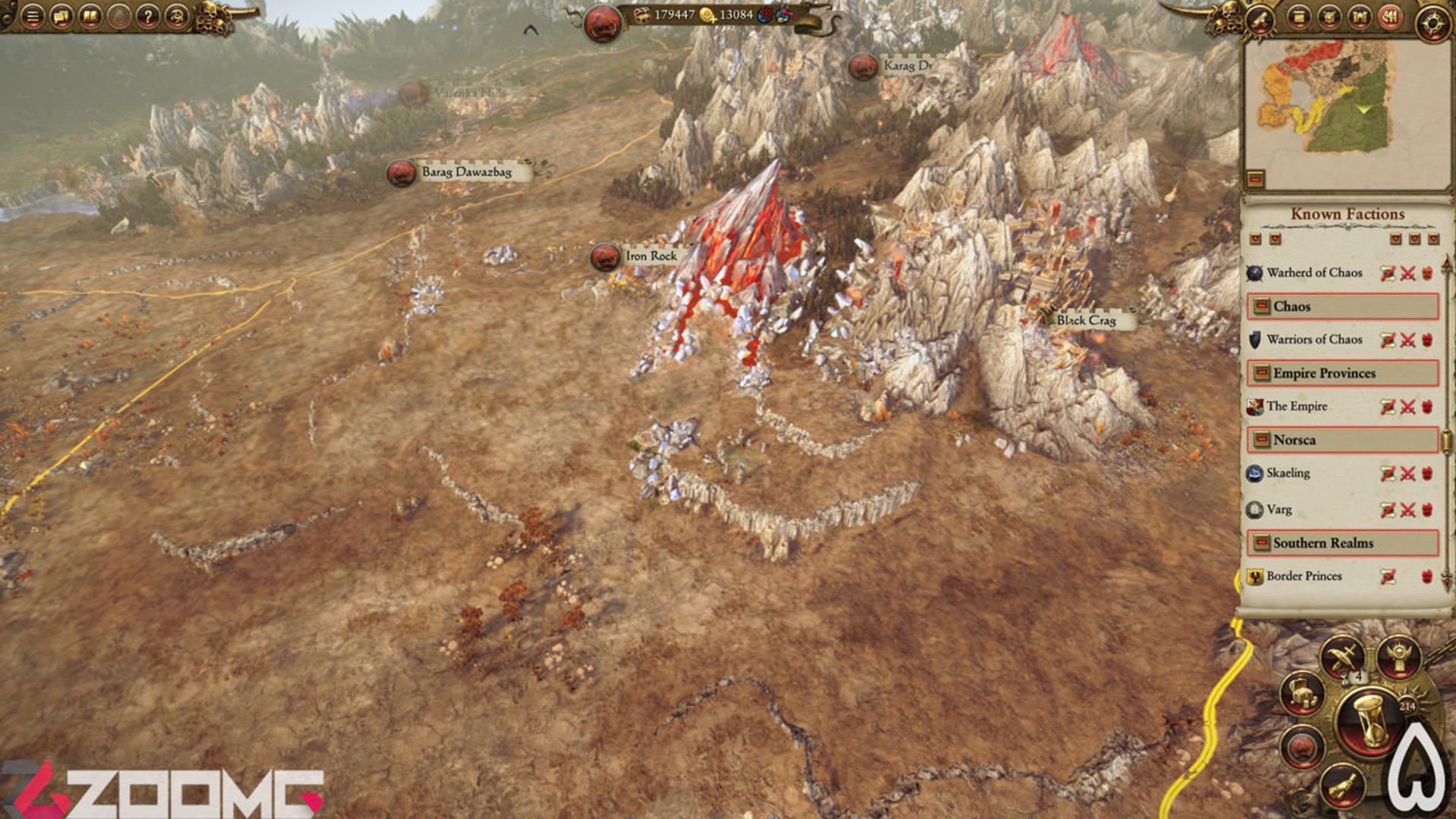
Task: Select the Border Princes faction row
Action: tap(1304, 576)
